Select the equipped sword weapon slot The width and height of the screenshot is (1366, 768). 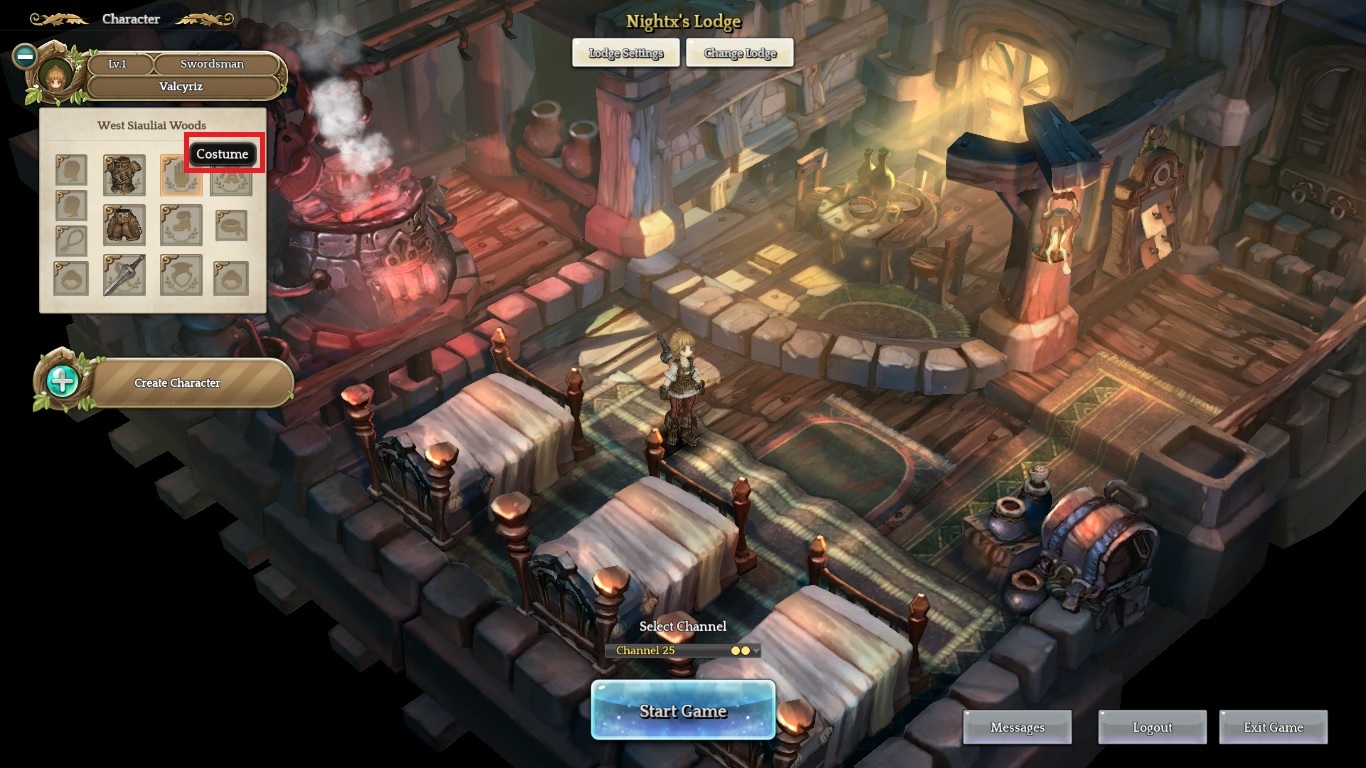coord(124,275)
